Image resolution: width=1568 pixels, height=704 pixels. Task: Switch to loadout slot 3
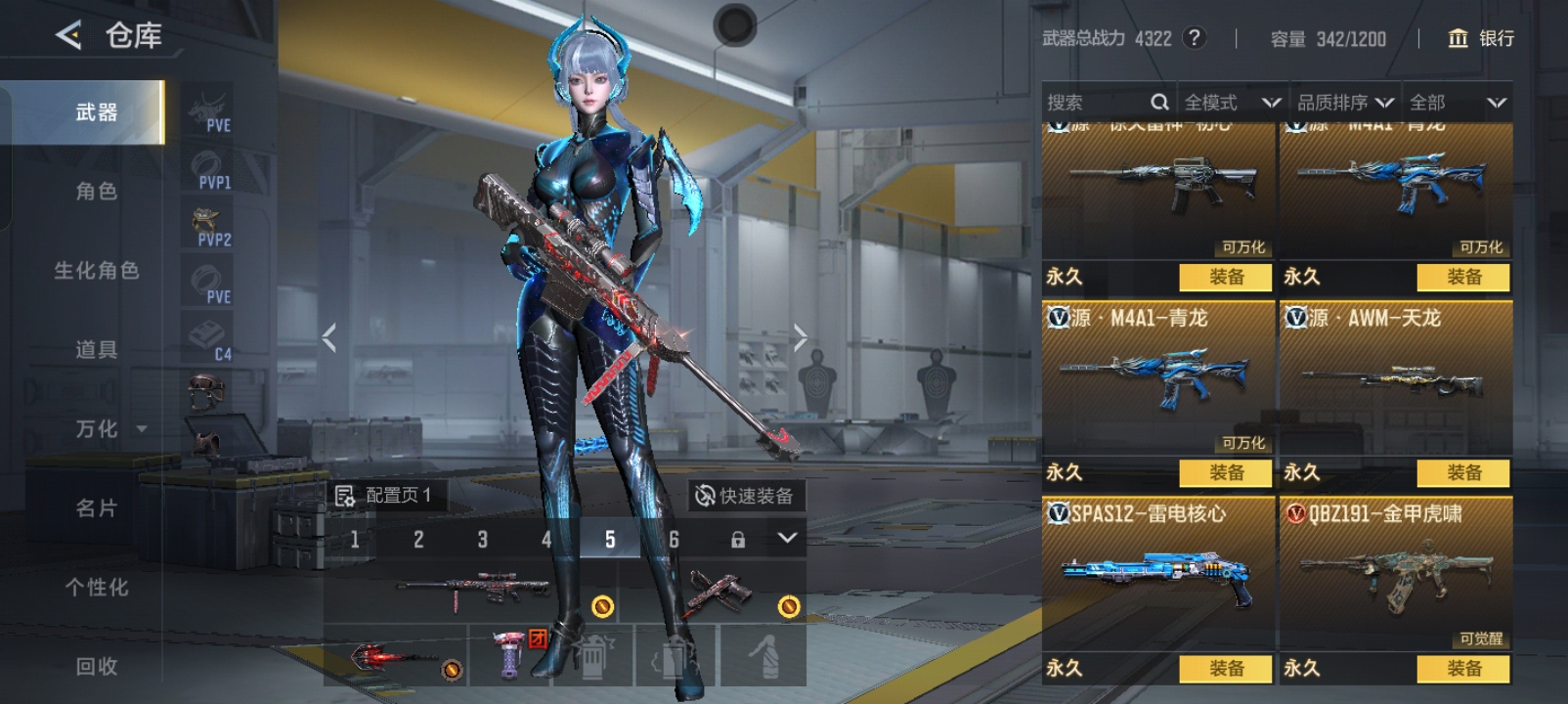tap(482, 540)
